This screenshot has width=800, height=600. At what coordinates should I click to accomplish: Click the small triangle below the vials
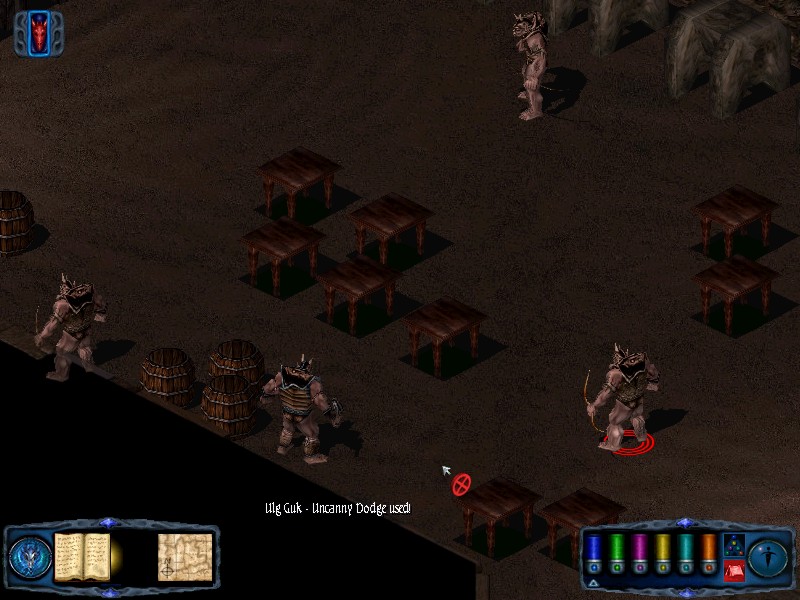click(593, 582)
